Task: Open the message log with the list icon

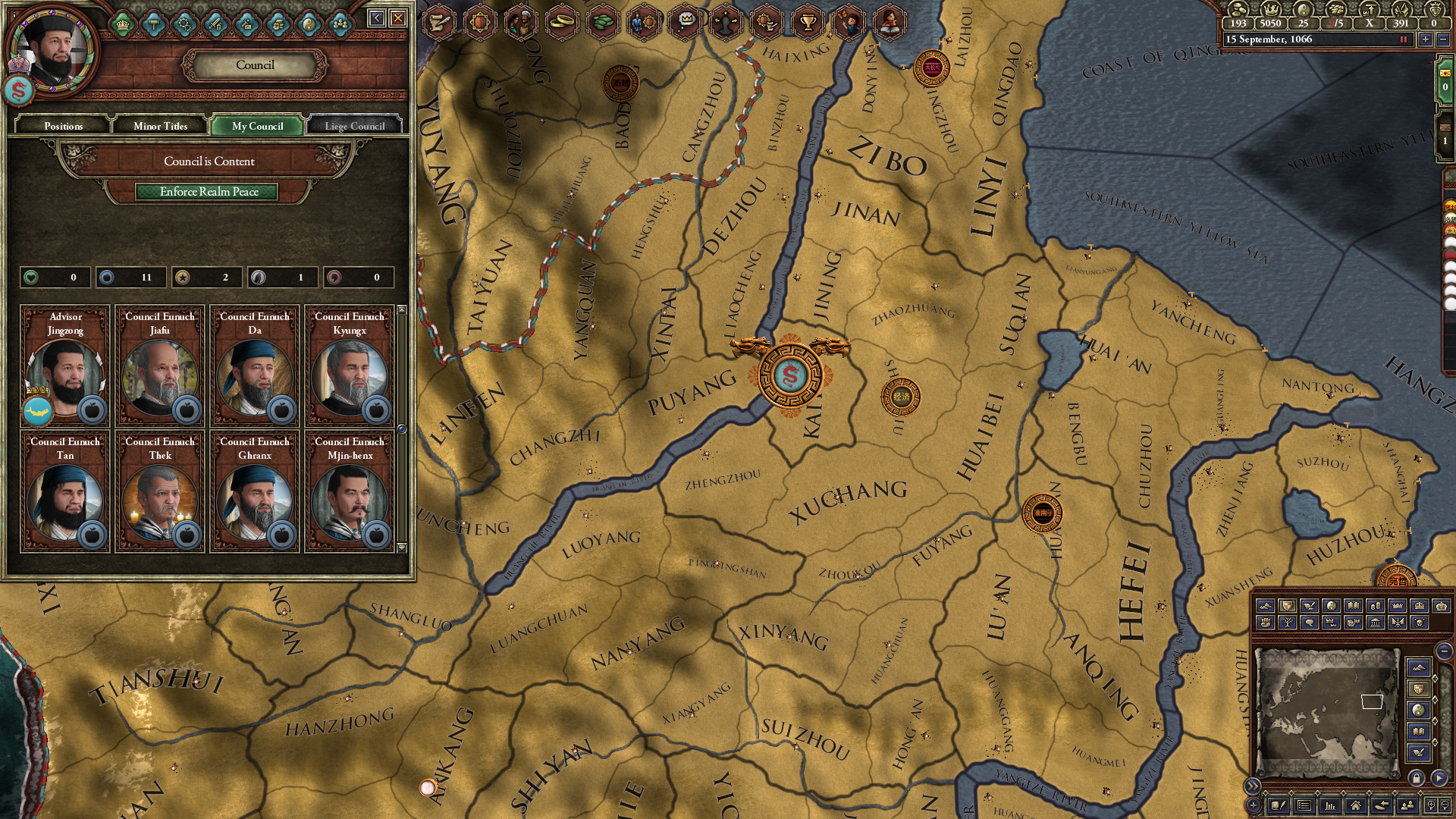Action: (x=1304, y=806)
